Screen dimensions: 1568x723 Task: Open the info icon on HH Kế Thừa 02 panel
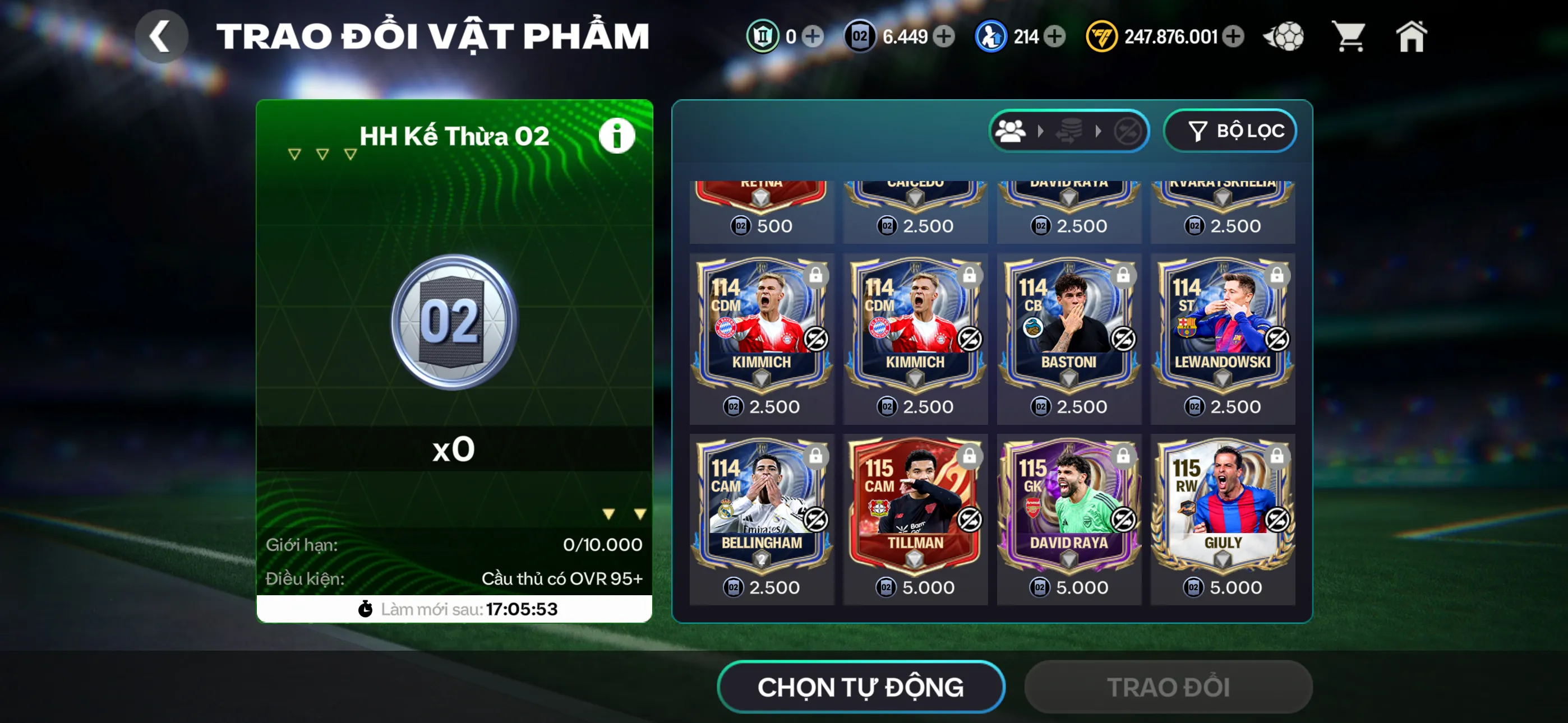click(617, 135)
